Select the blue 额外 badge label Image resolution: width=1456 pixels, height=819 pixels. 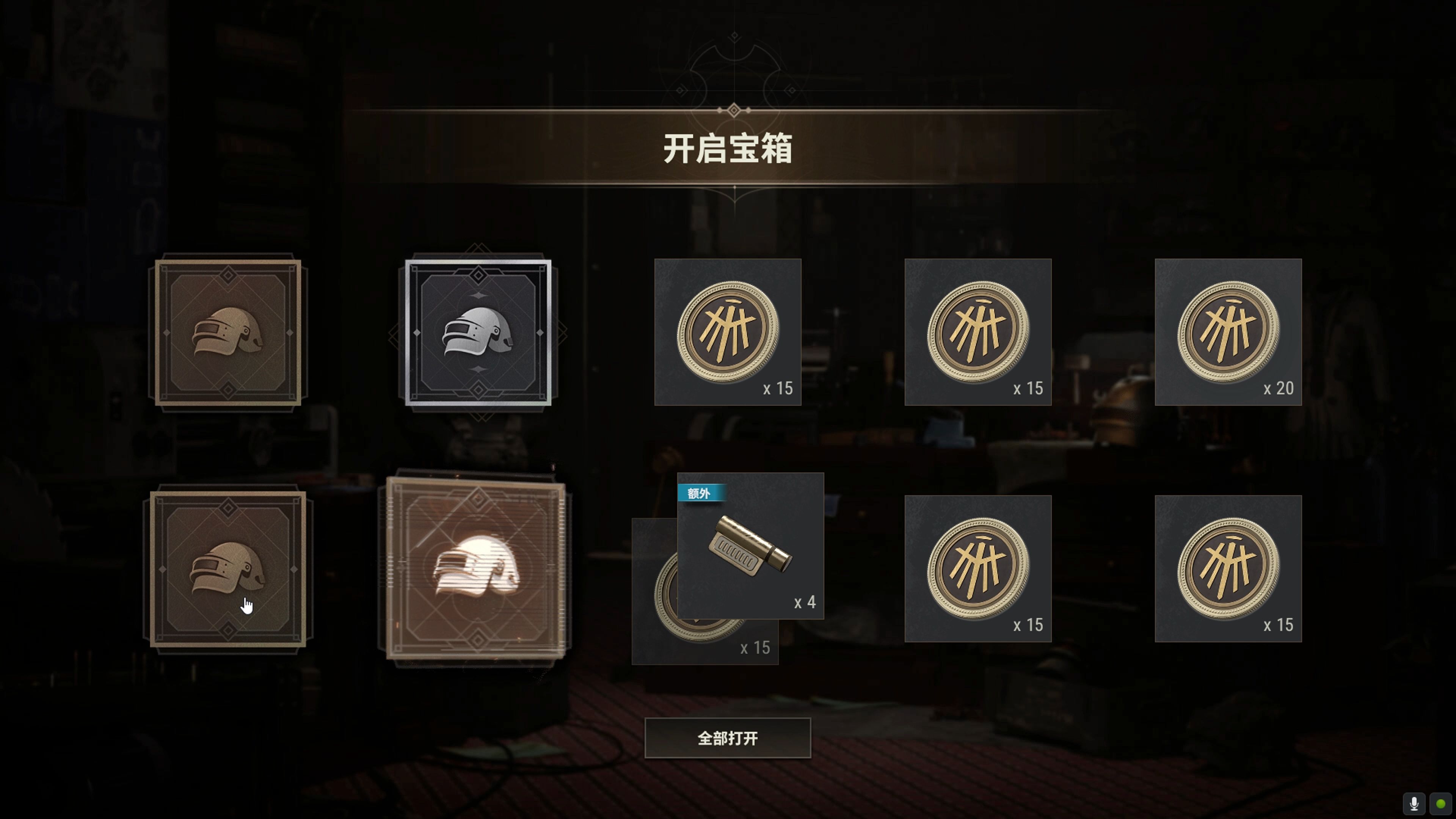coord(701,493)
